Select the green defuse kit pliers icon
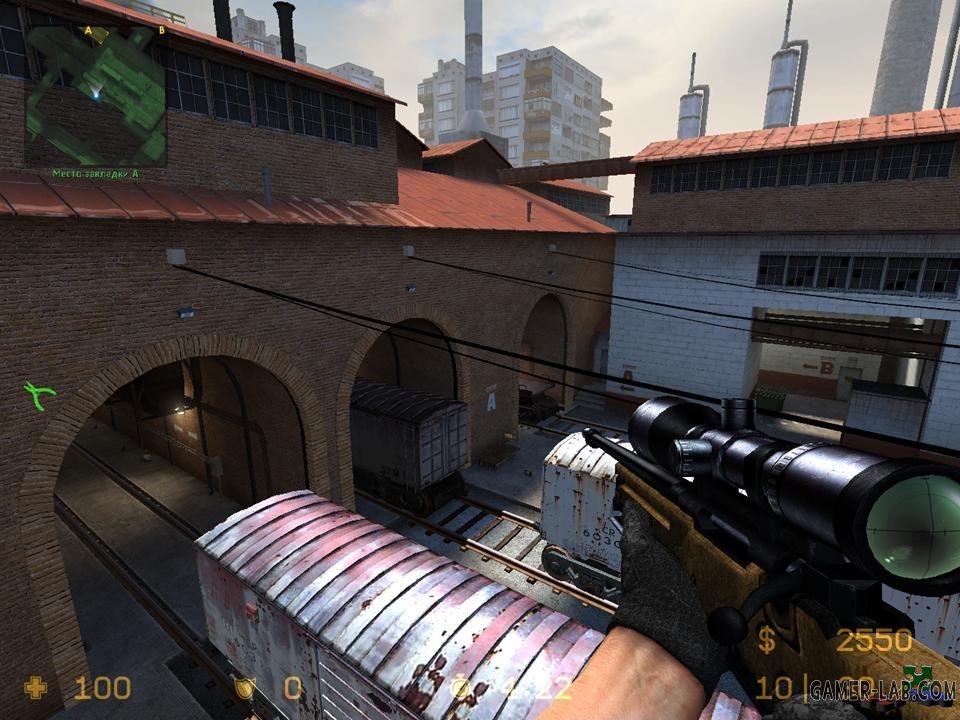The height and width of the screenshot is (720, 960). [40, 395]
